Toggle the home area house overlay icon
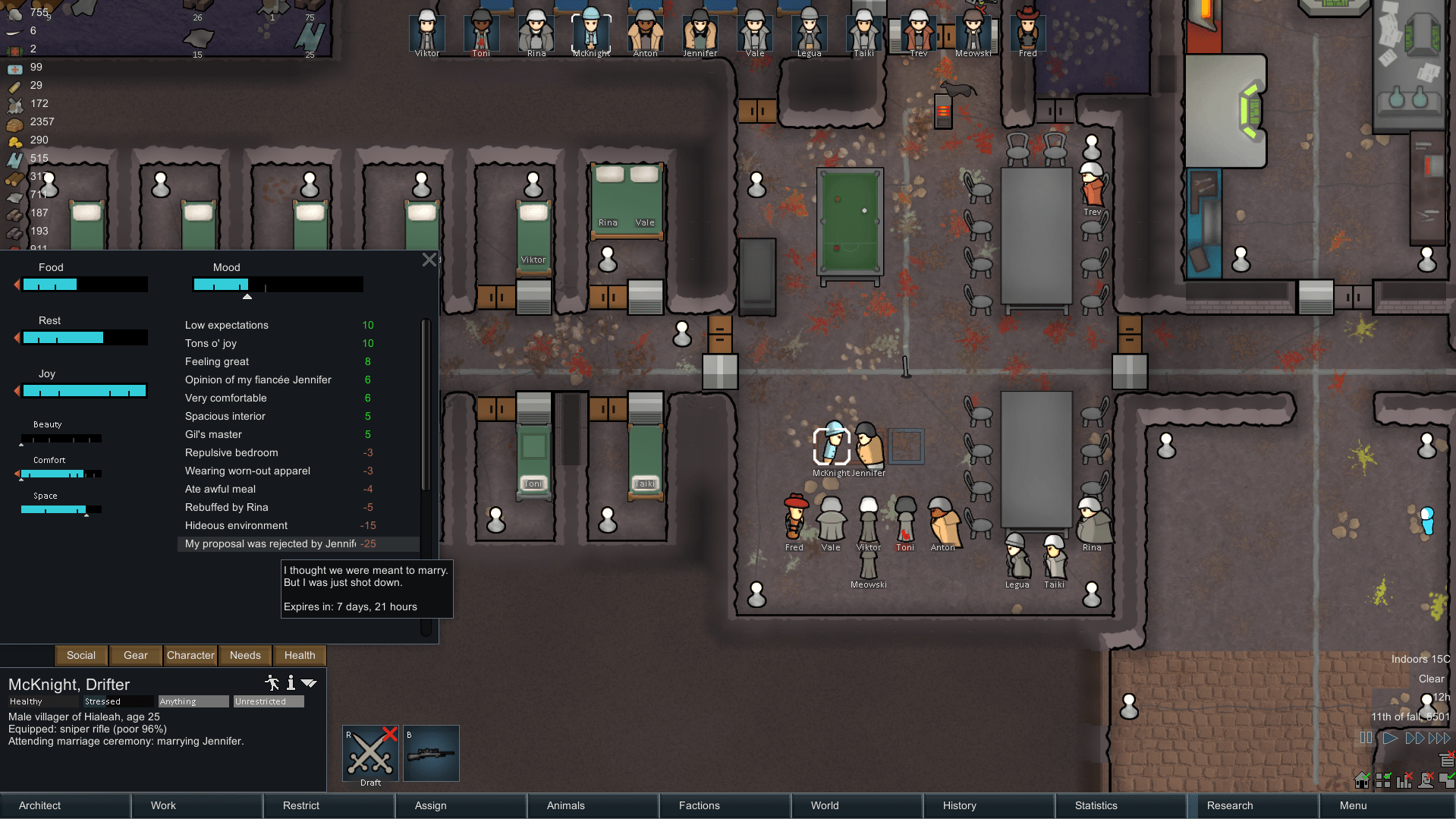 pos(1362,780)
